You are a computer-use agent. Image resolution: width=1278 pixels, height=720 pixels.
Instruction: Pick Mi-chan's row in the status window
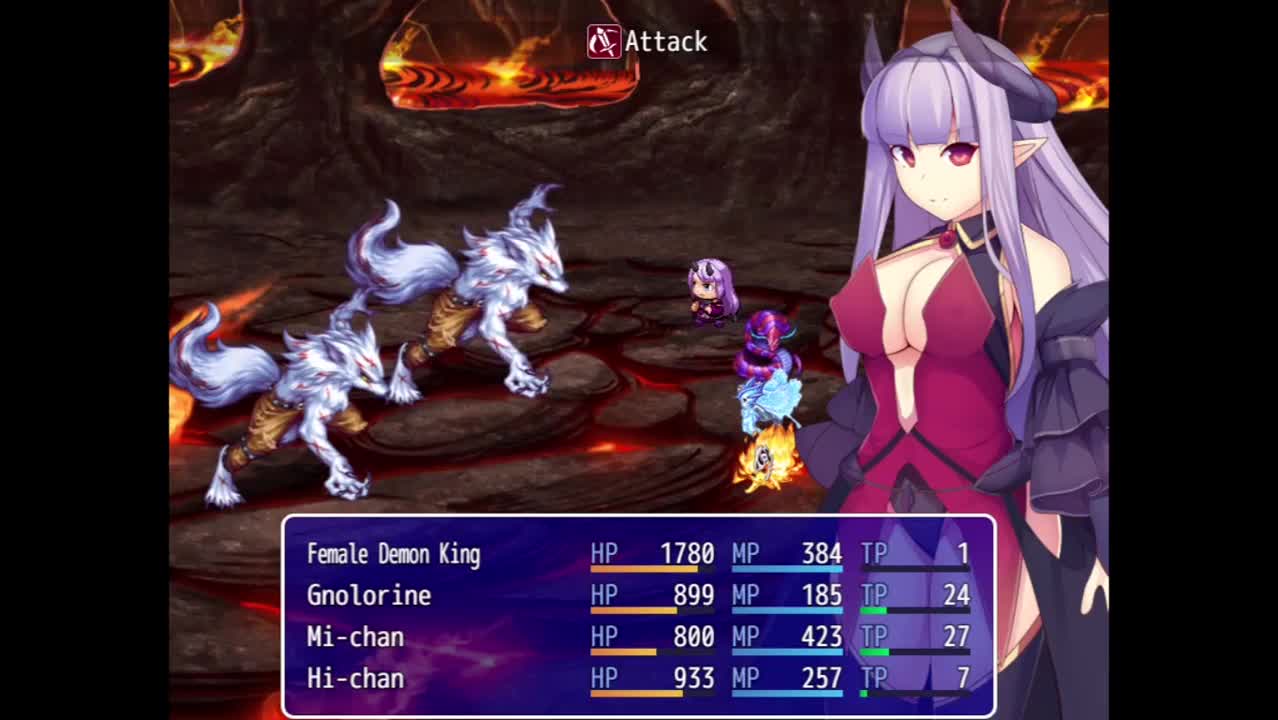pos(355,637)
